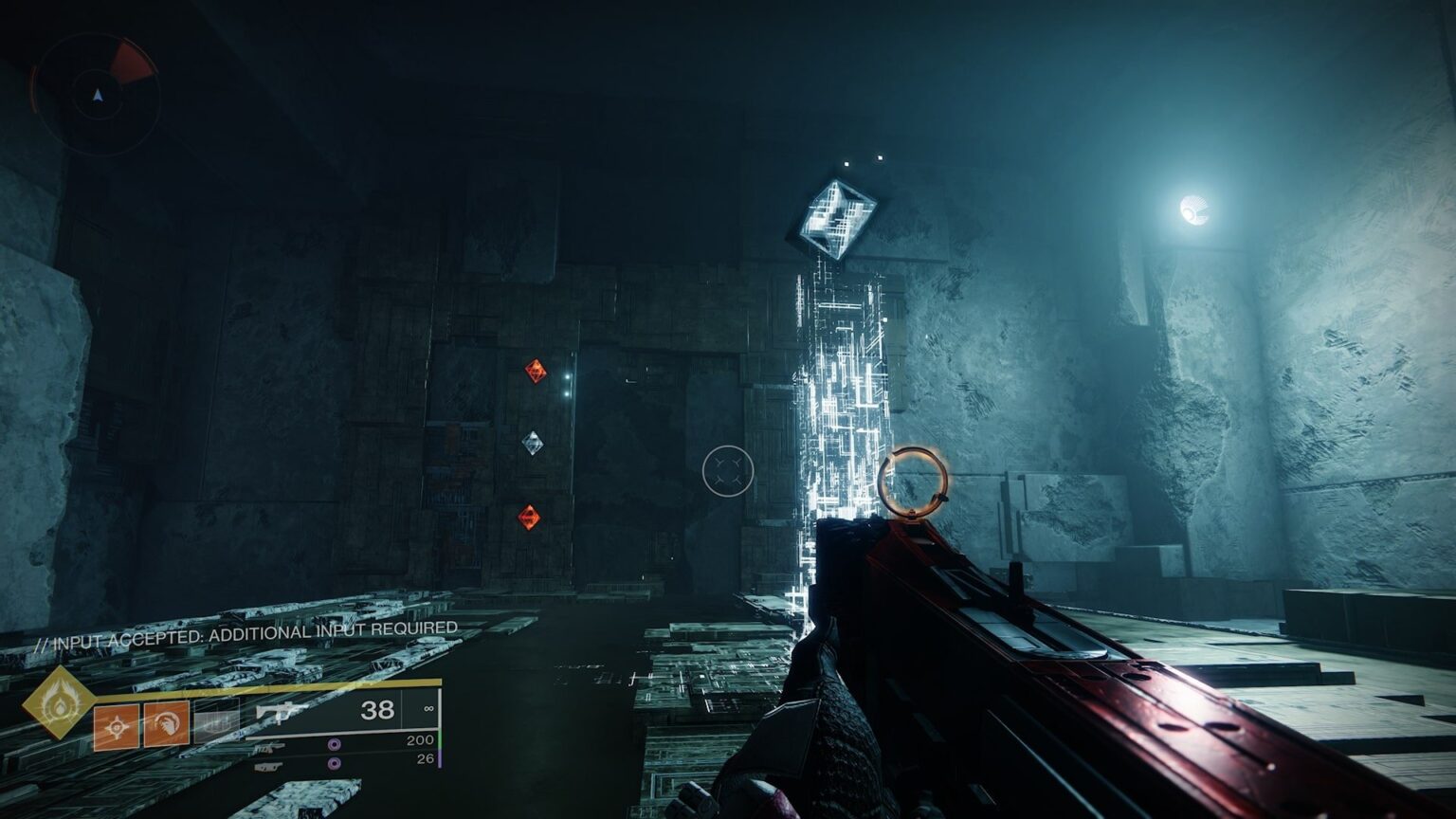Click the white diamond symbol on the wall

(531, 442)
